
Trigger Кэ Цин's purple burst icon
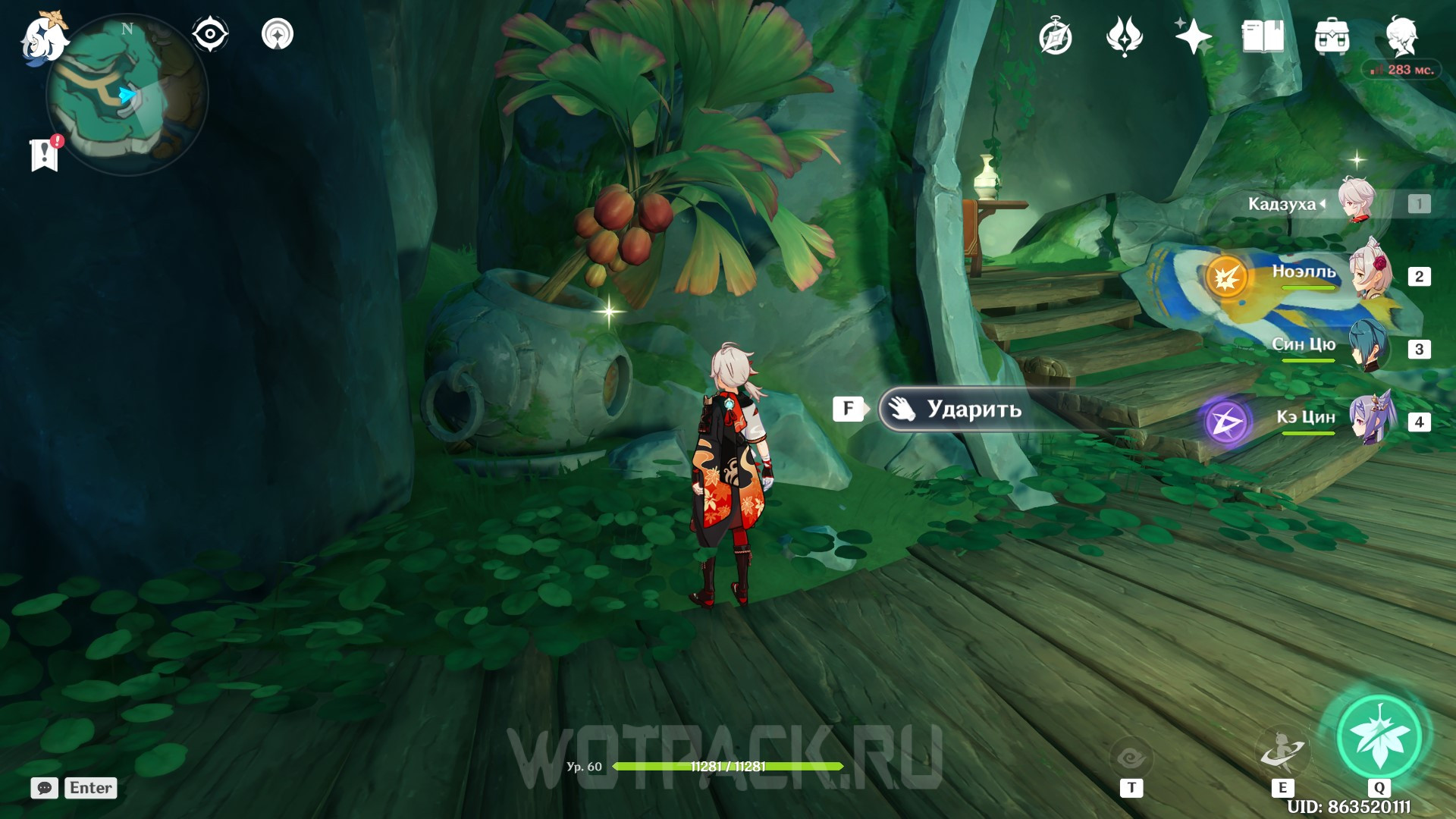point(1226,421)
